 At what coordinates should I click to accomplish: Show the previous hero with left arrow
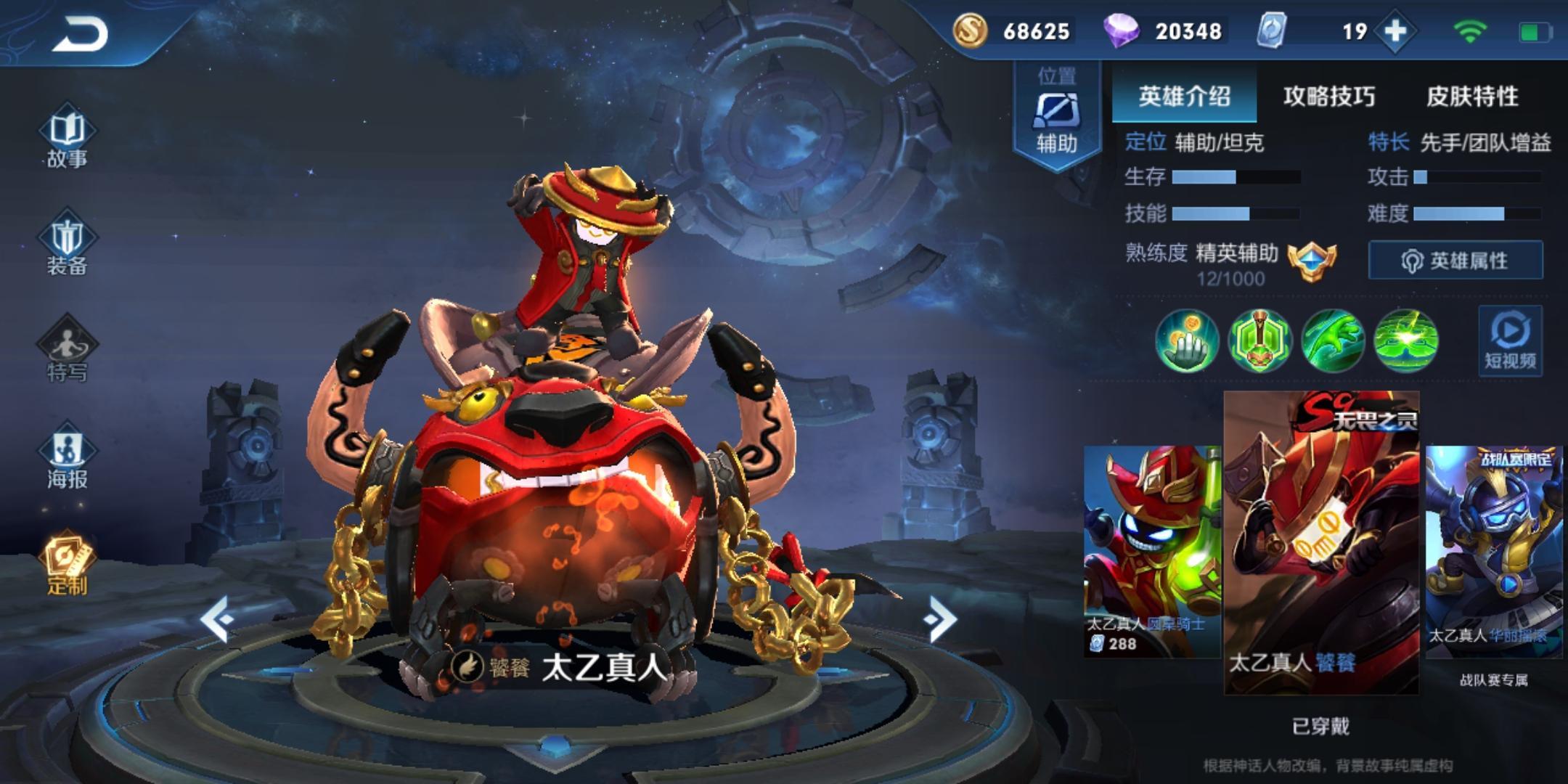pos(217,619)
